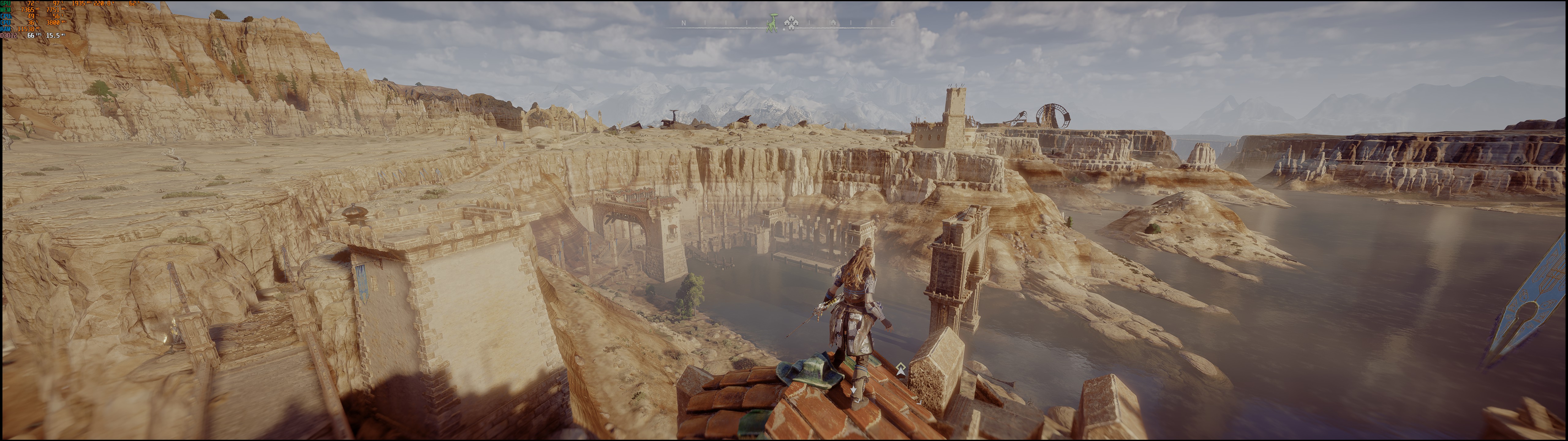Select the green Tallneck icon on the compass
This screenshot has width=1568, height=441.
(772, 23)
